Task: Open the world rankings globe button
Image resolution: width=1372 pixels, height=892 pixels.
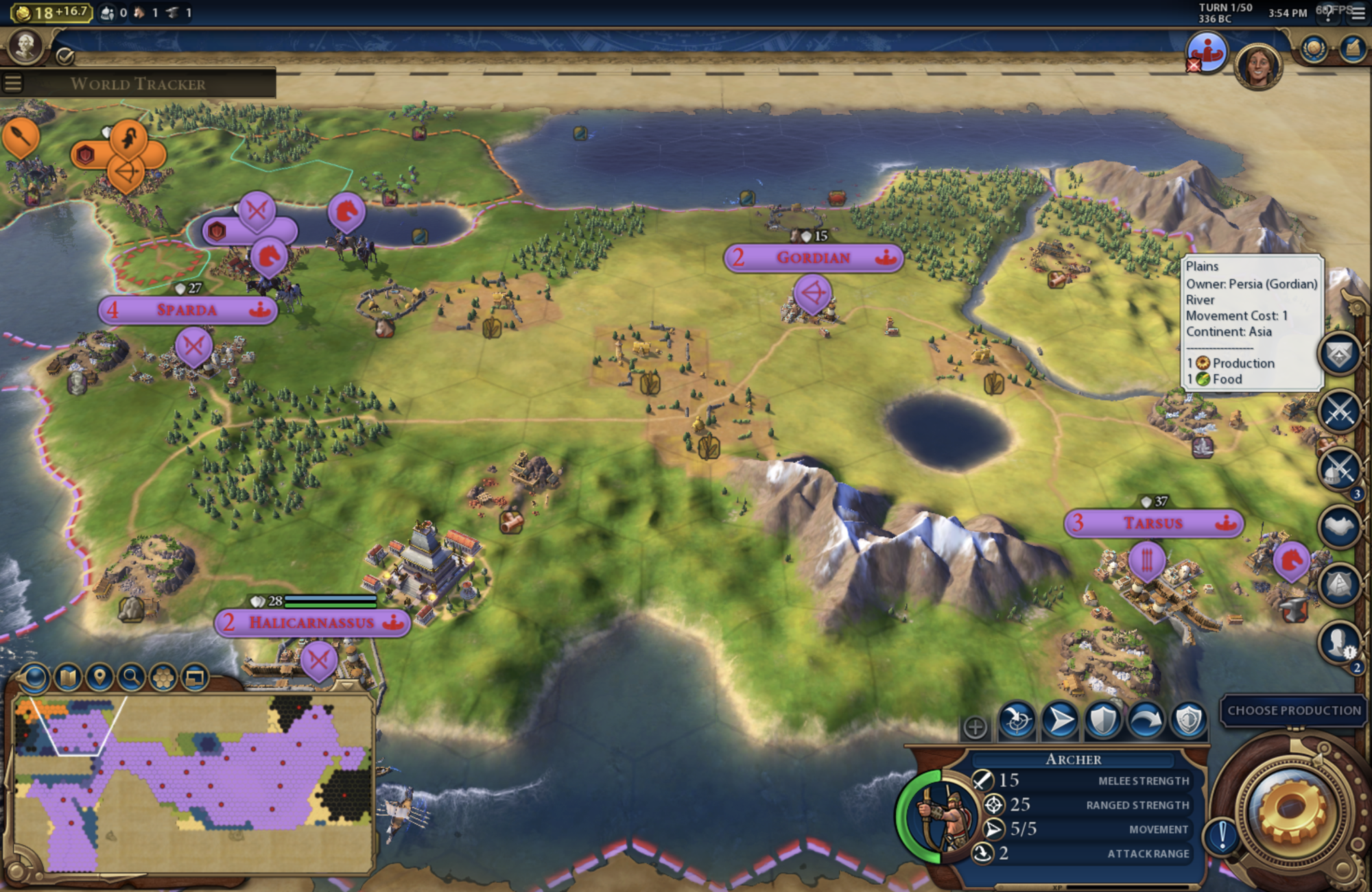Action: click(1314, 49)
